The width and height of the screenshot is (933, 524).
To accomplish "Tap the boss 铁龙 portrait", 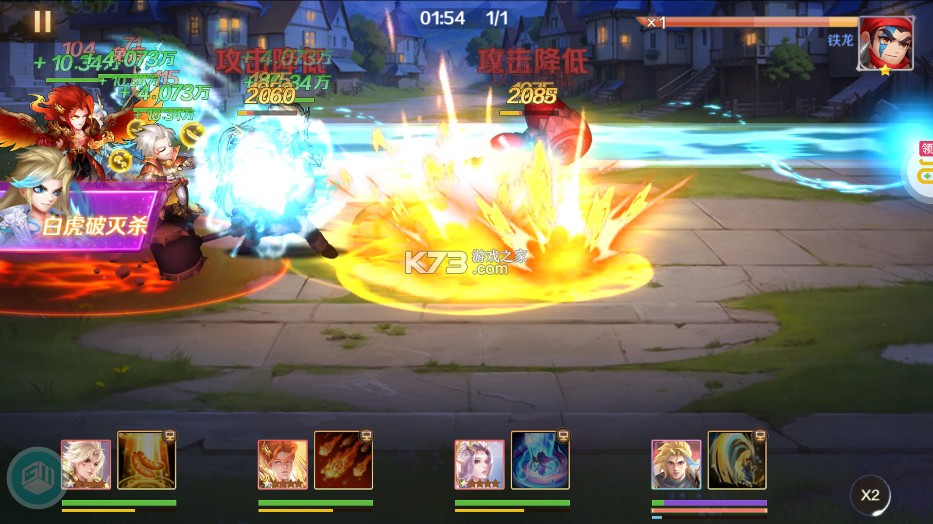I will click(x=885, y=44).
